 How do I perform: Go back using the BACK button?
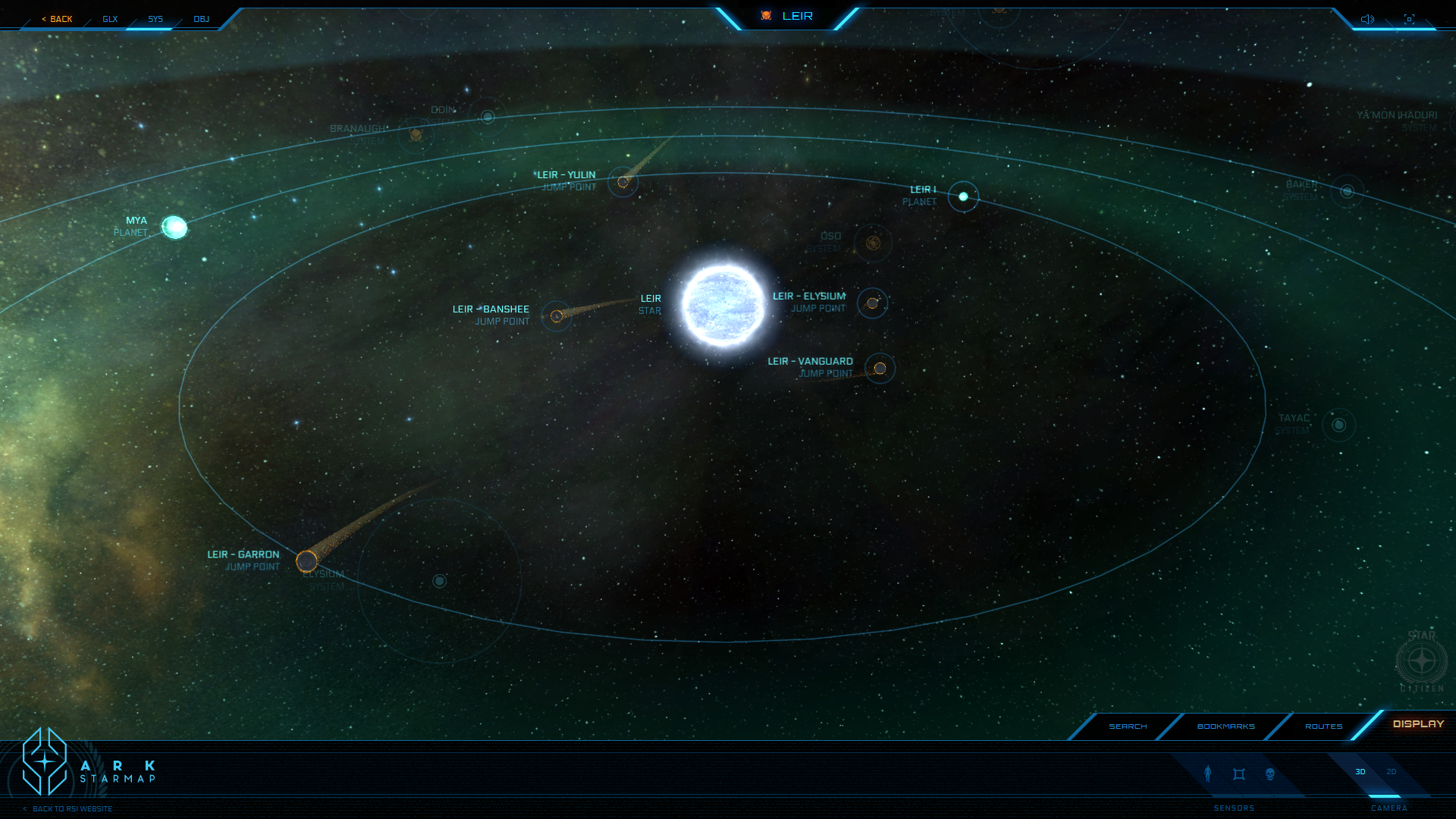58,19
